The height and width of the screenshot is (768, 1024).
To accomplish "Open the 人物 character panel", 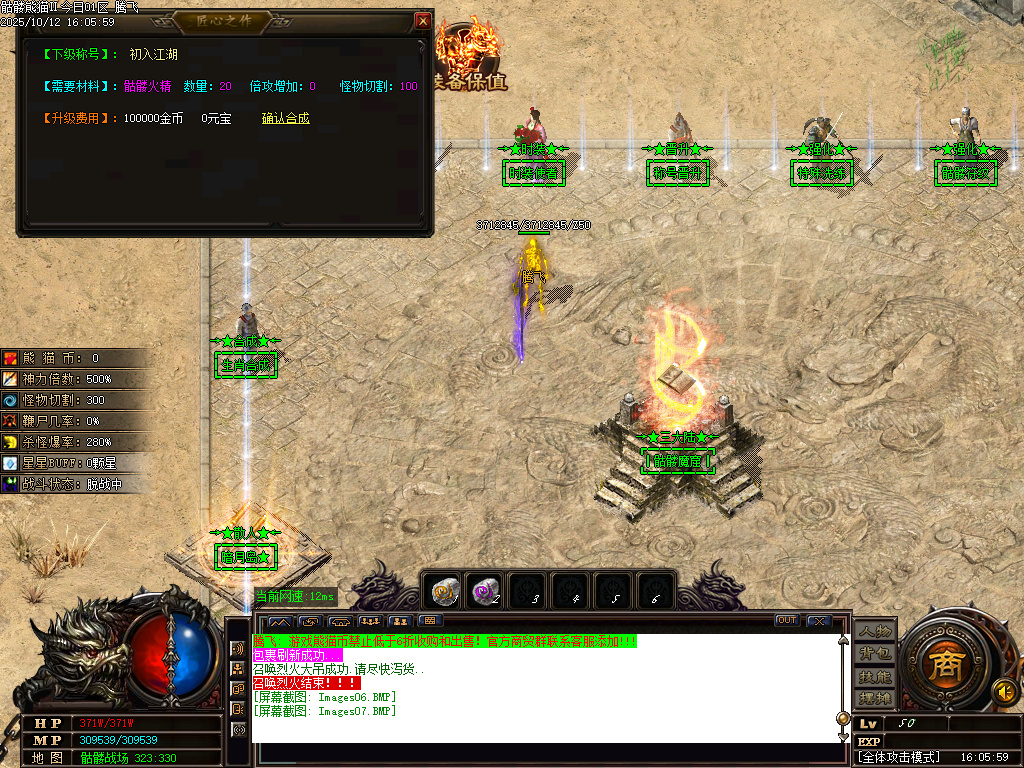I will [x=875, y=632].
